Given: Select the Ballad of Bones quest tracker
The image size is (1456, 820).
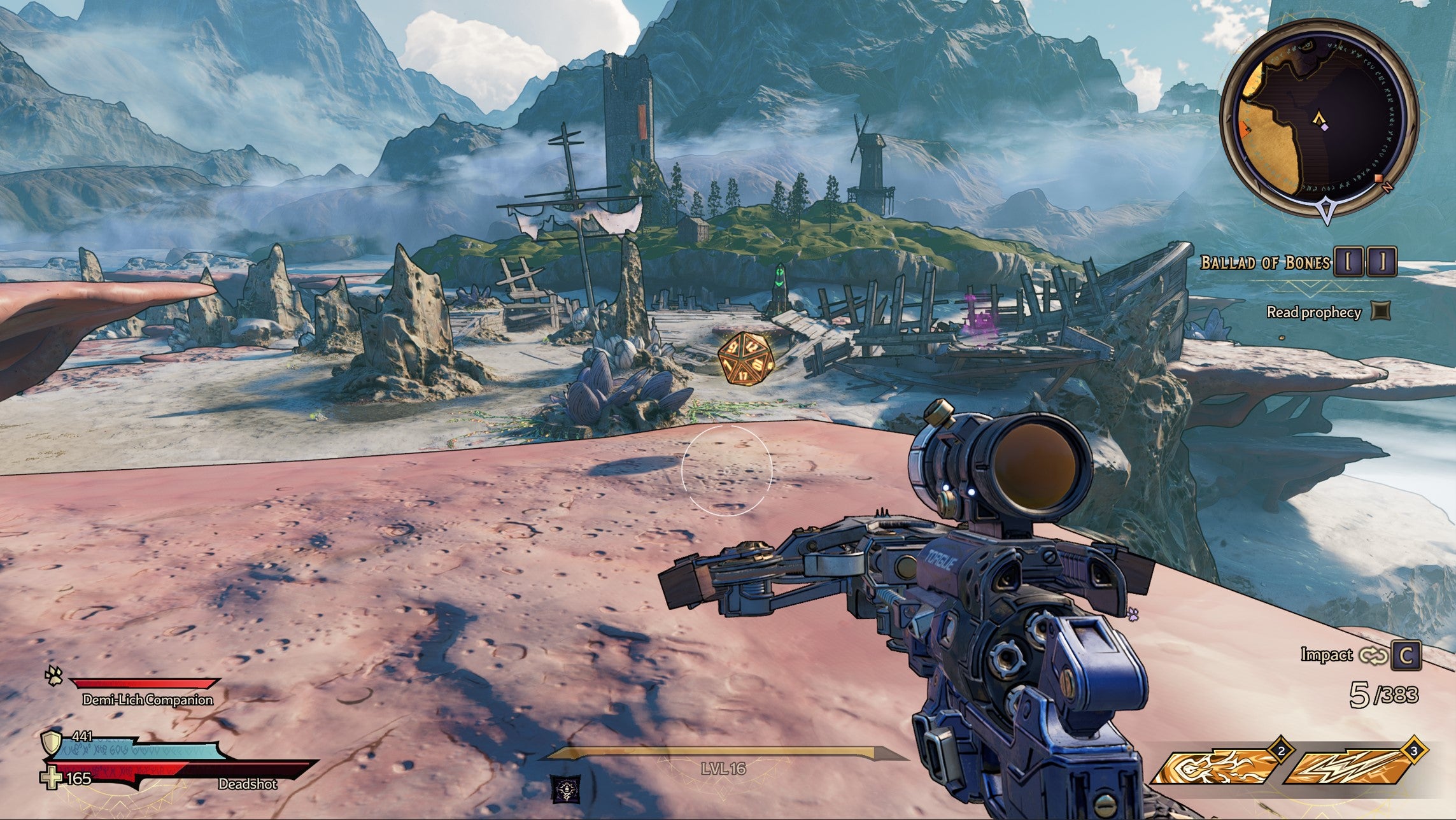Looking at the screenshot, I should click(1264, 262).
